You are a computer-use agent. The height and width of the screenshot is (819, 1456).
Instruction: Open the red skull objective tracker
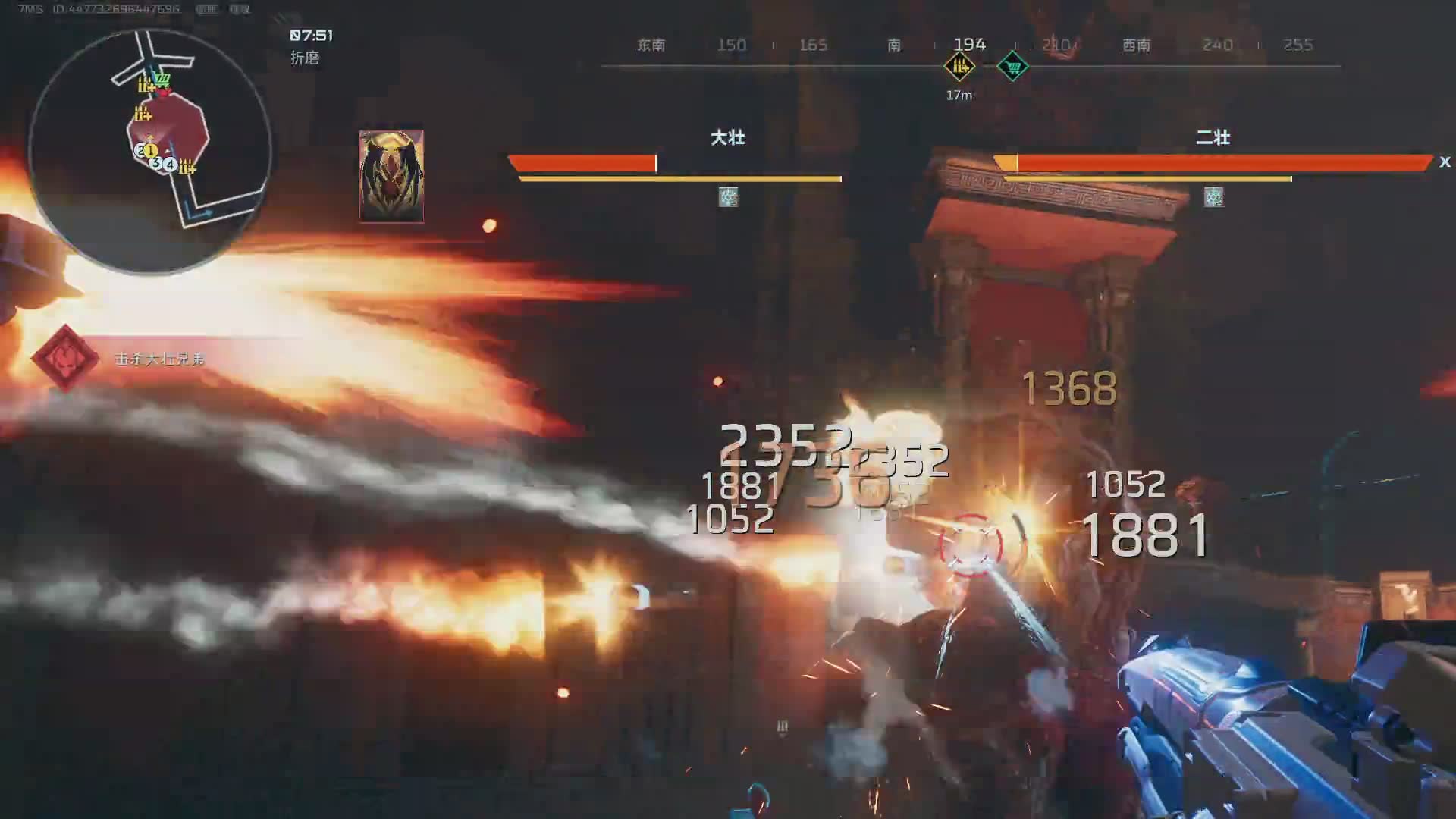tap(65, 358)
